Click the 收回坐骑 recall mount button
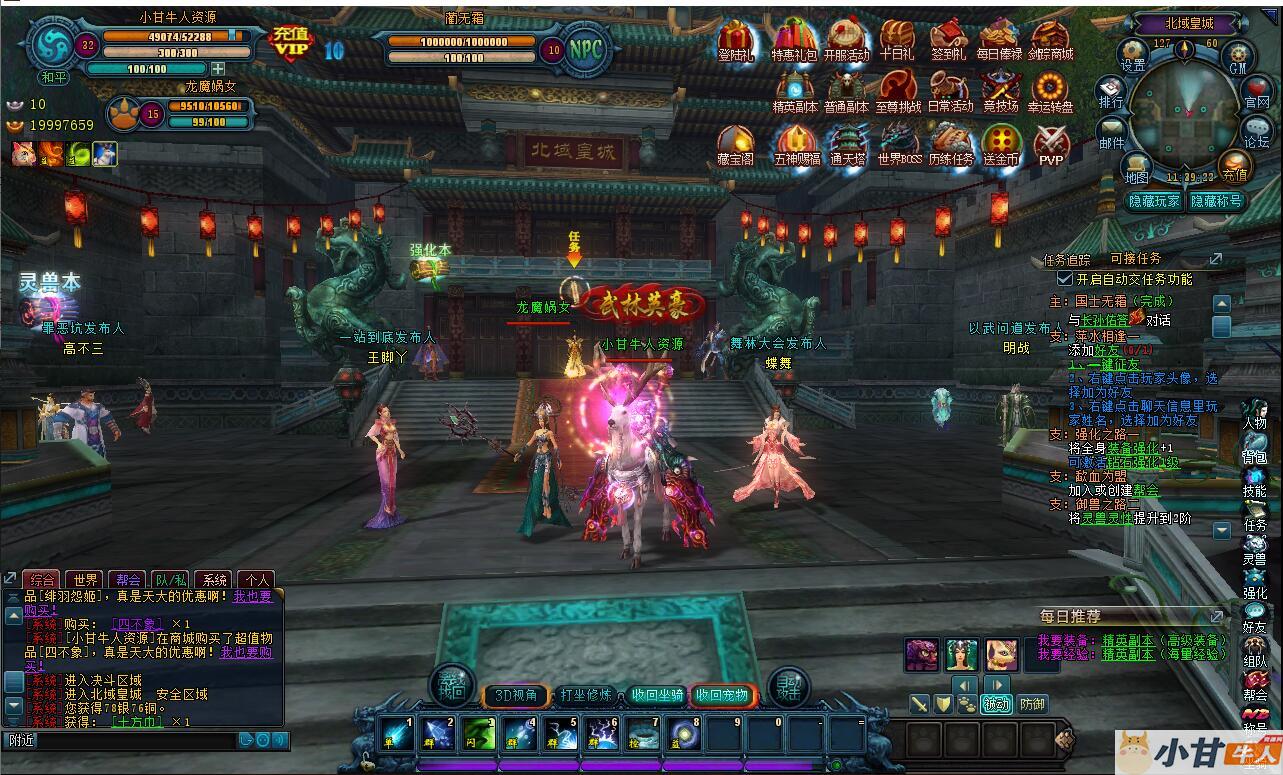 click(x=657, y=694)
